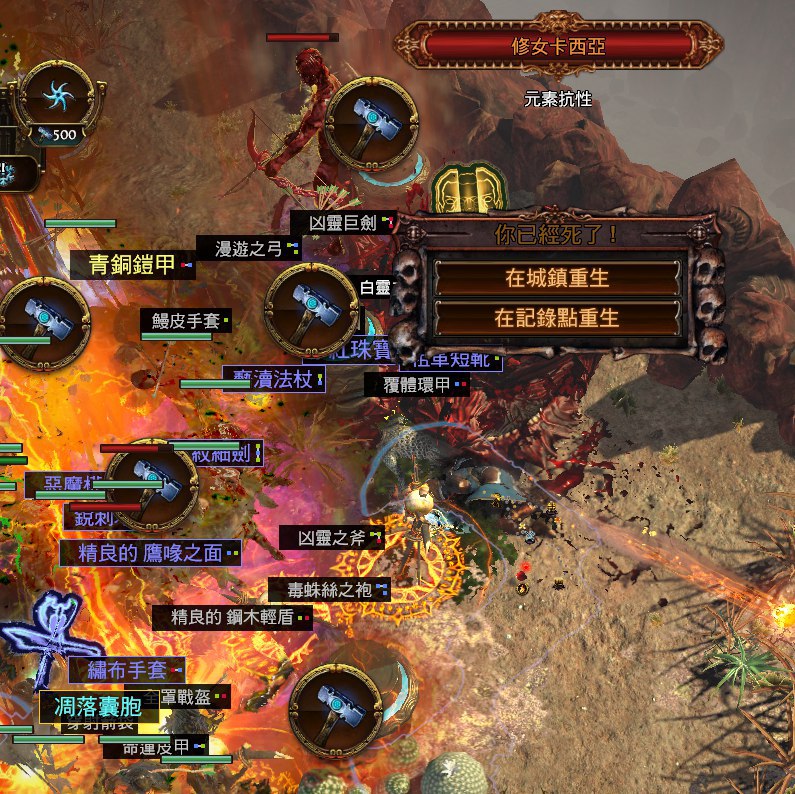Viewport: 795px width, 794px height.
Task: Choose 在記錄點重生 to resurrect at checkpoint
Action: click(x=557, y=318)
